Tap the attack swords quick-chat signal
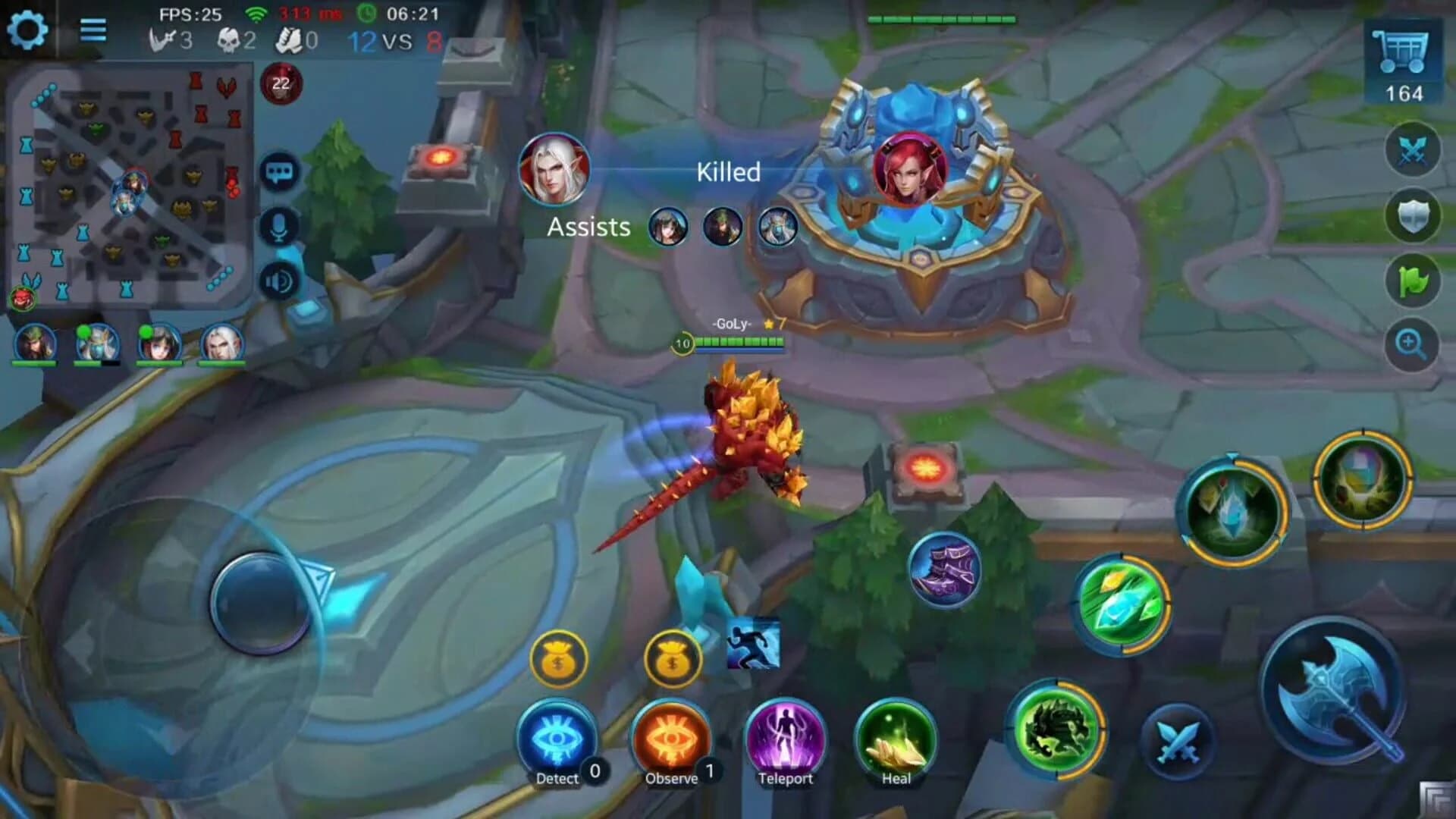 [x=1412, y=149]
